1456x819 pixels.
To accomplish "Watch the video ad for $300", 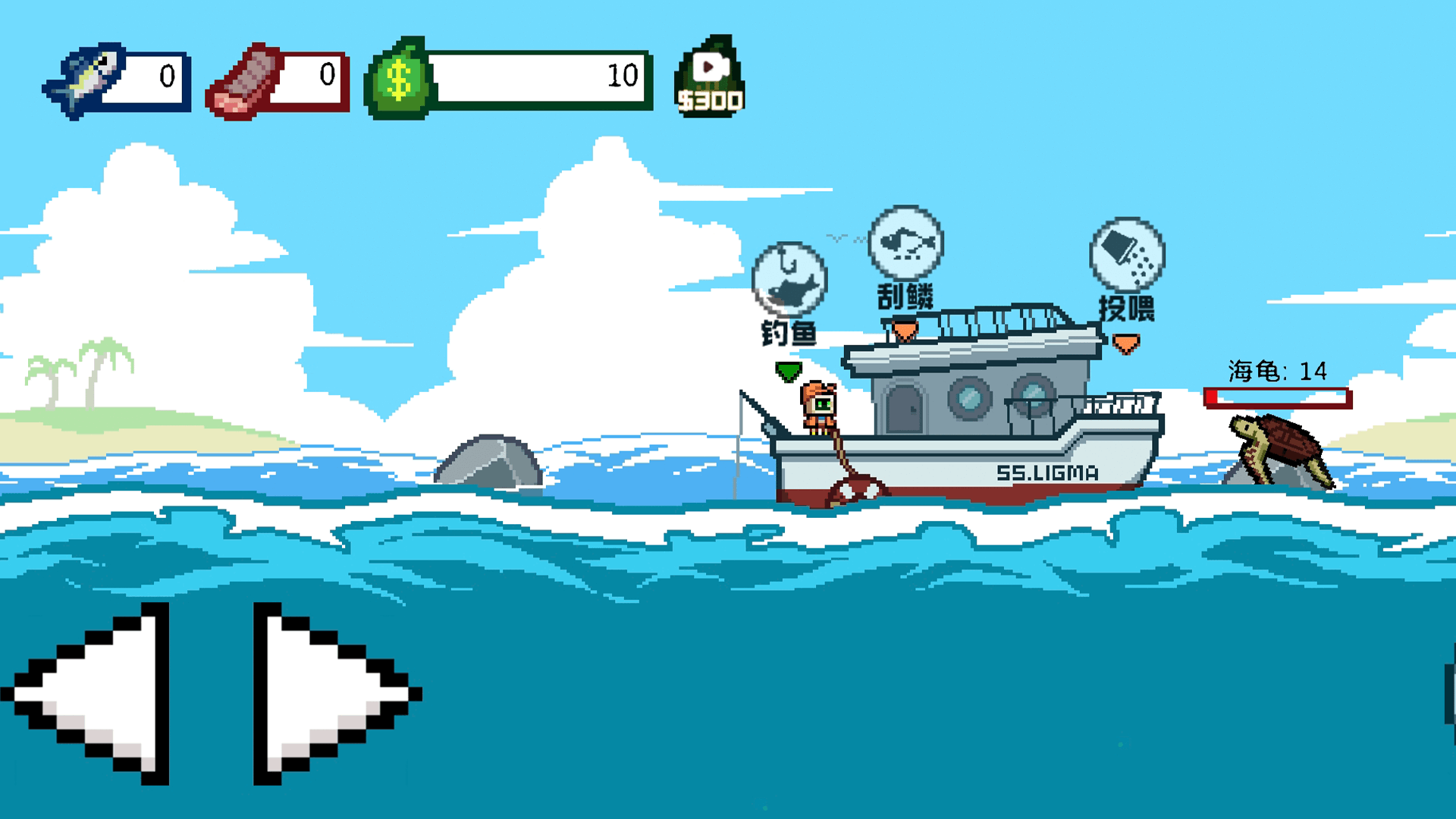I will click(x=710, y=78).
